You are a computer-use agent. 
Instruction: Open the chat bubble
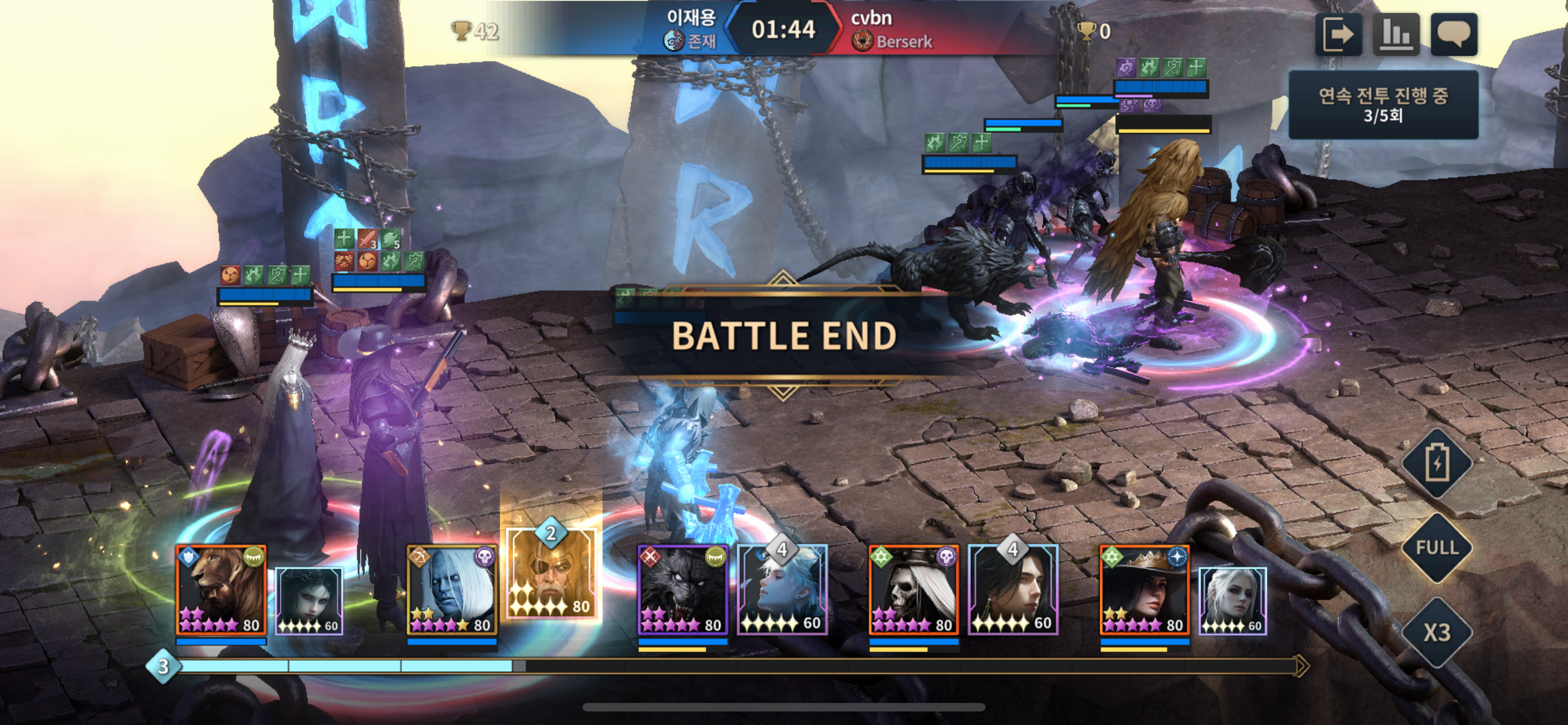(x=1453, y=34)
